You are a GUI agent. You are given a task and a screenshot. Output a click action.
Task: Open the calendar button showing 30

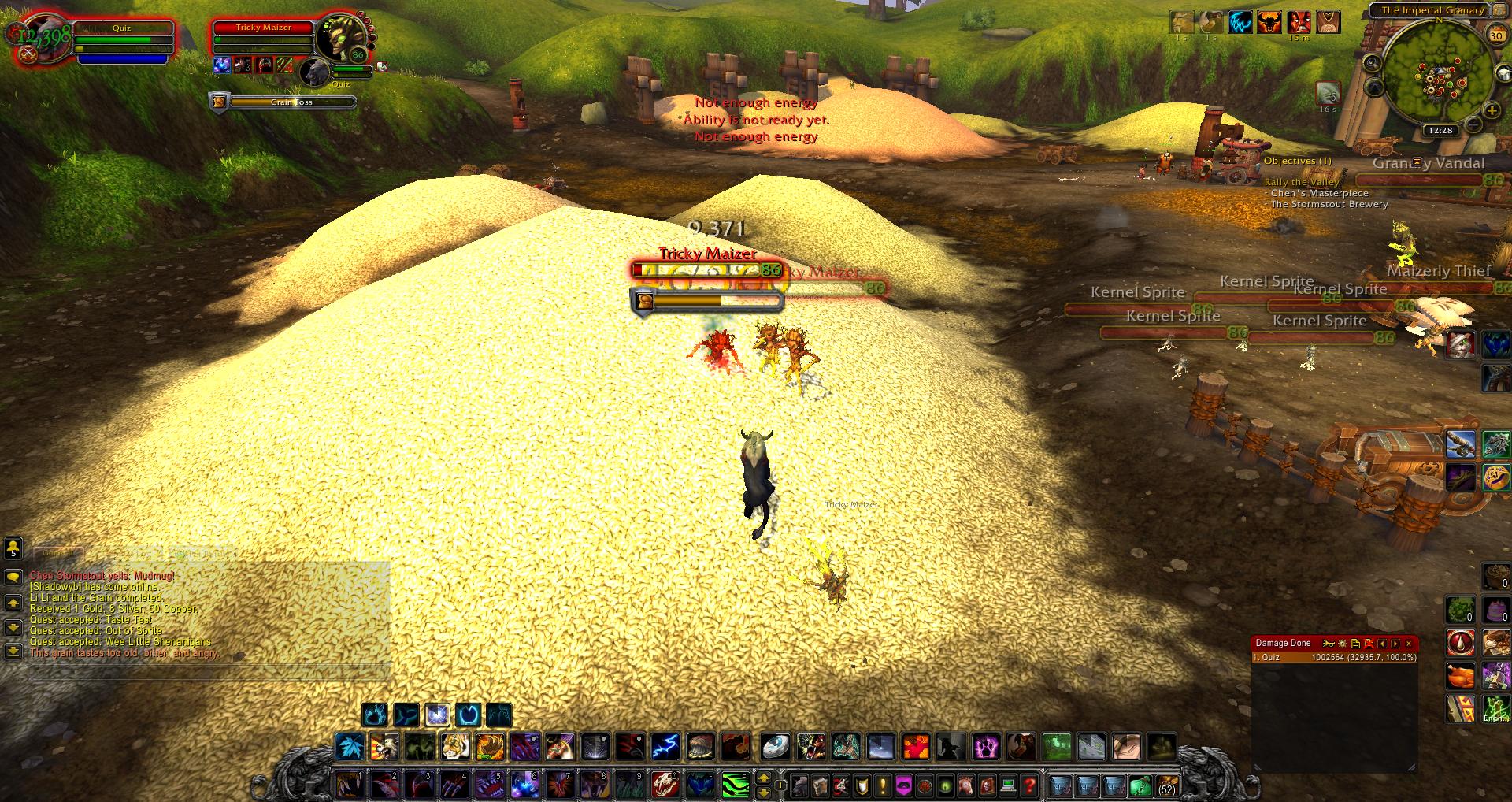(1496, 35)
